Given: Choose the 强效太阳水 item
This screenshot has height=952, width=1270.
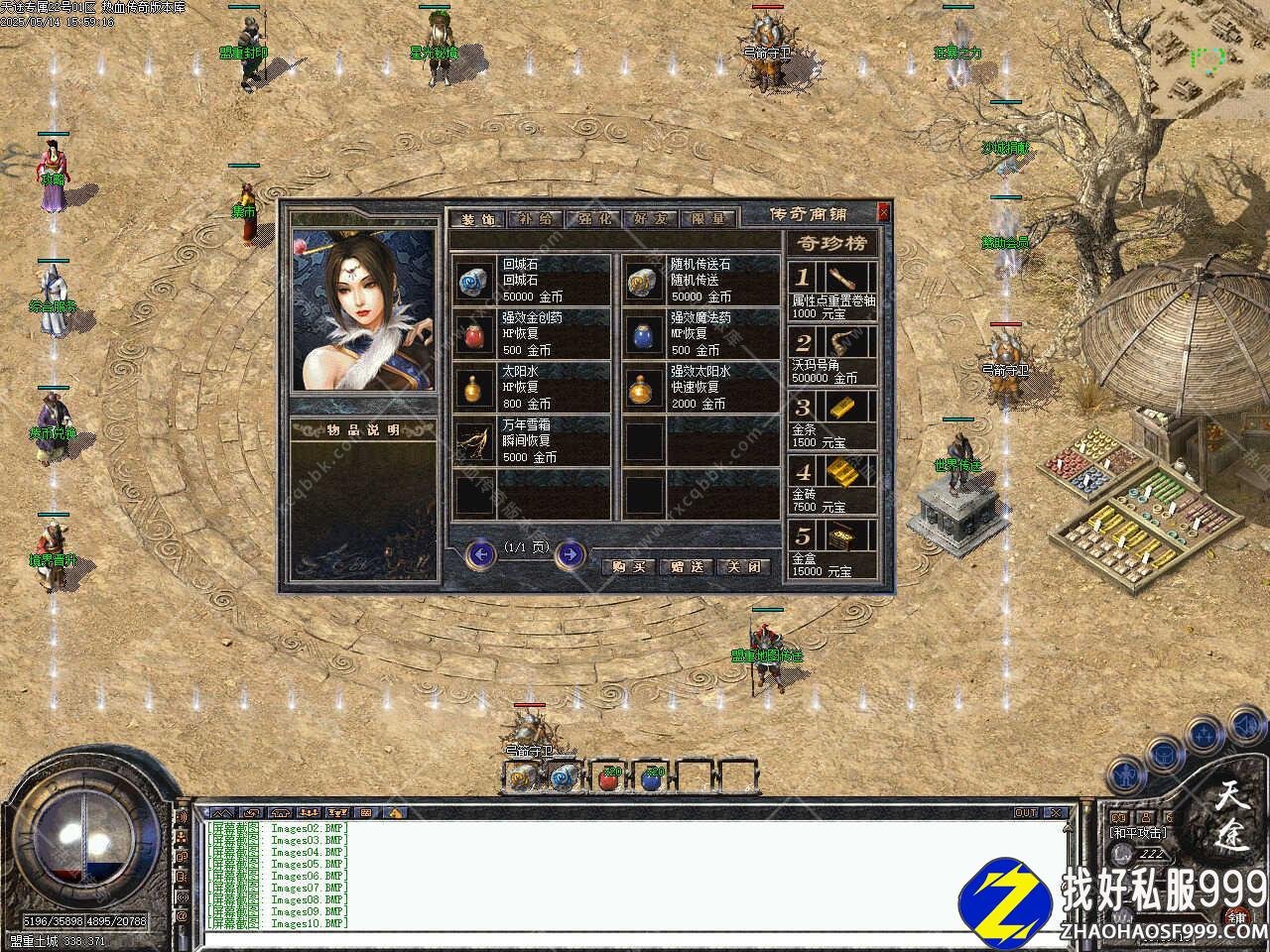Looking at the screenshot, I should pyautogui.click(x=701, y=388).
